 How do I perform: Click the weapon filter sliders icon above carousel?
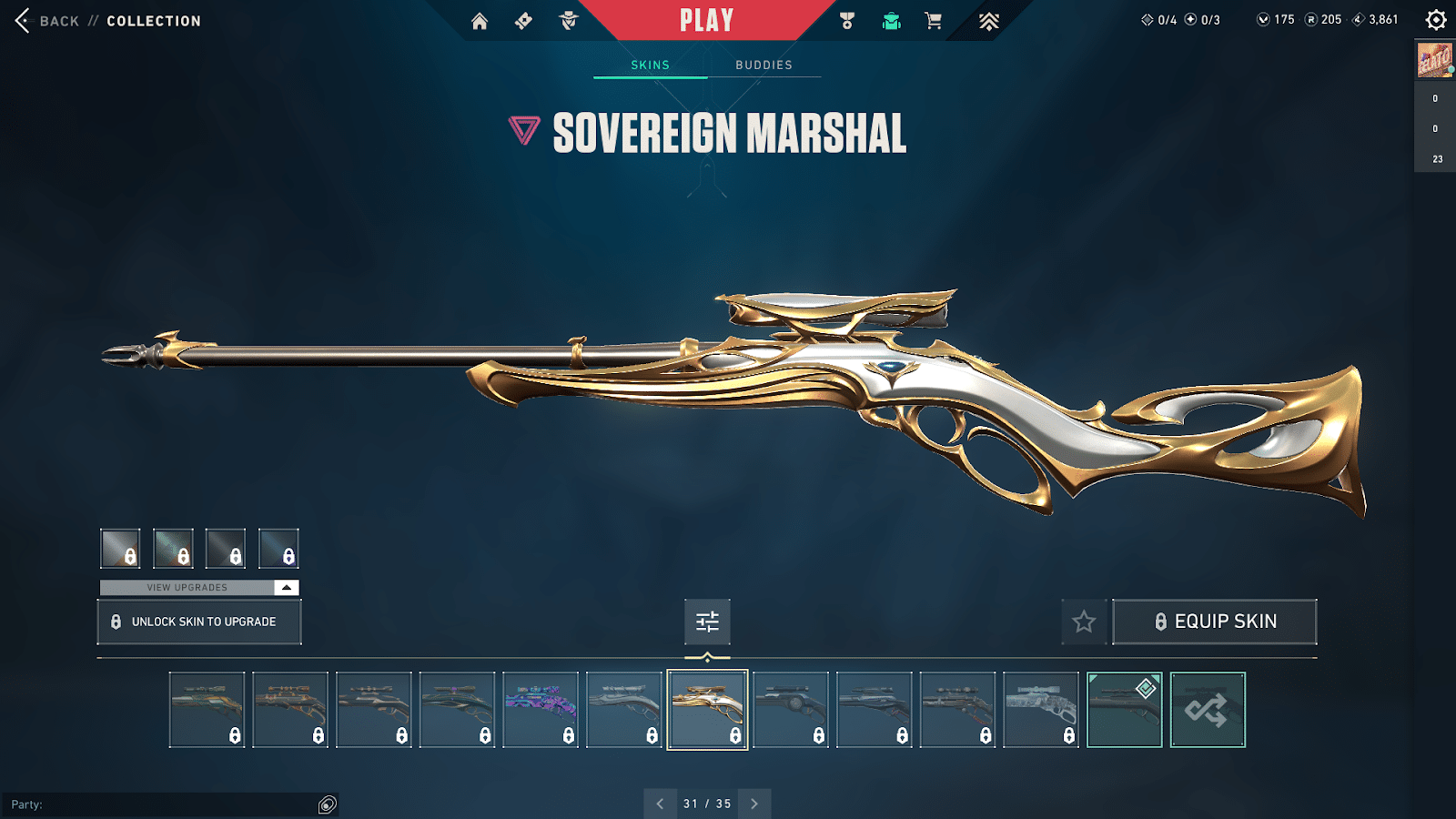click(707, 622)
